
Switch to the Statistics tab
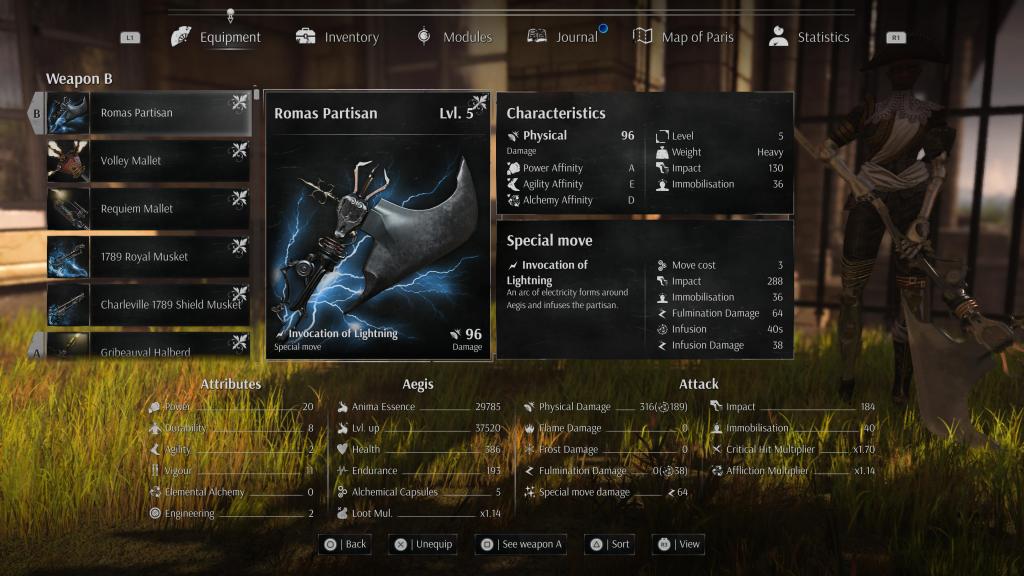[x=809, y=37]
